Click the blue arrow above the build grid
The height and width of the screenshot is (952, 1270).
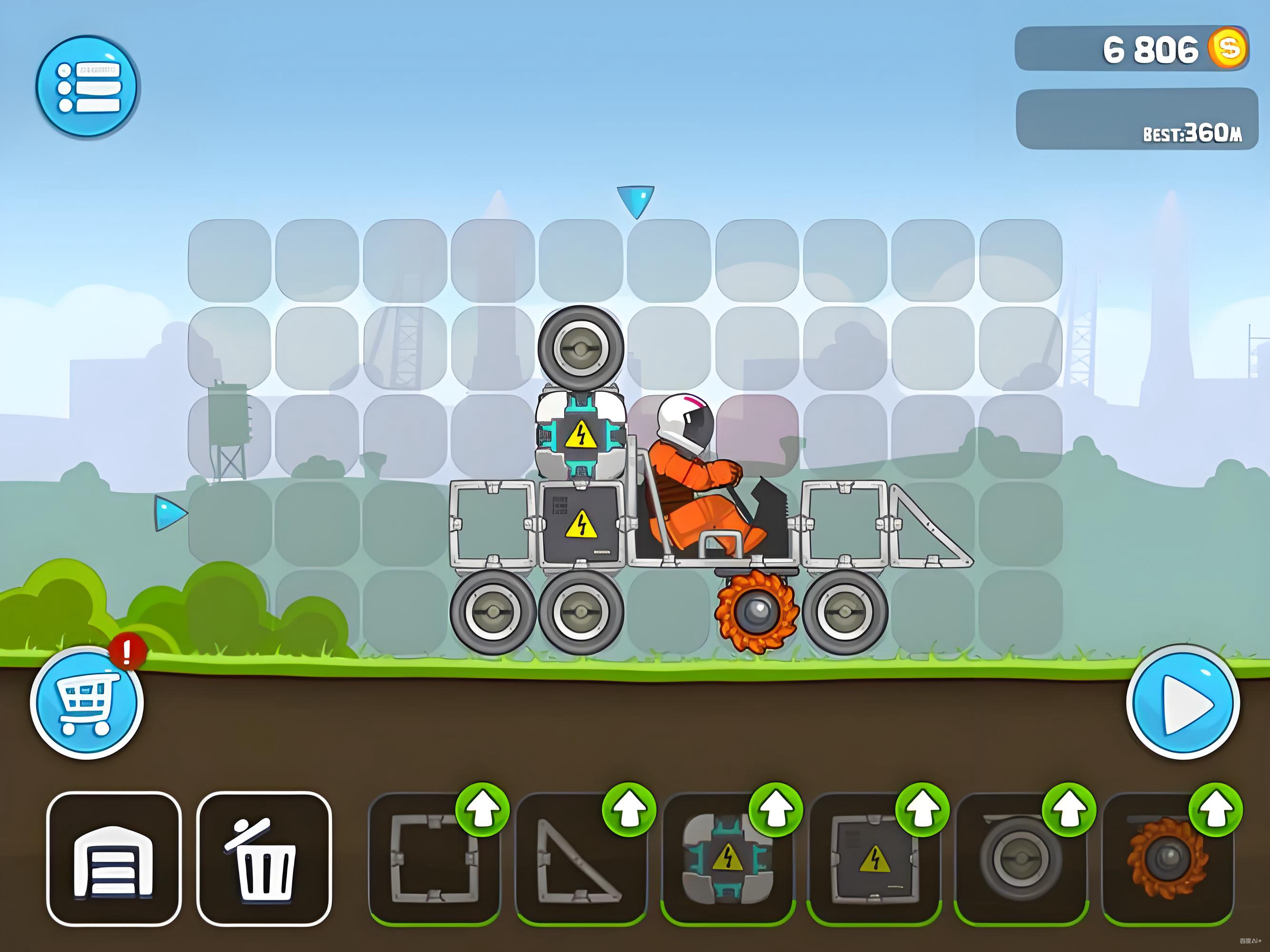tap(635, 200)
